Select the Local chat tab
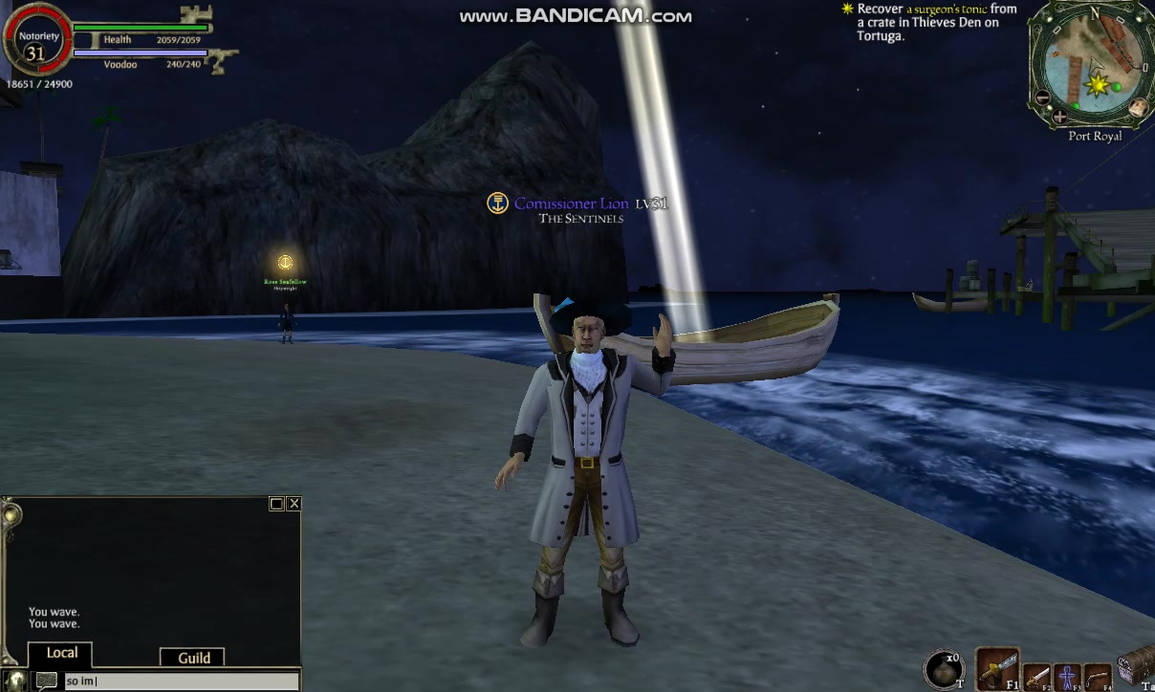This screenshot has height=692, width=1155. (x=61, y=653)
